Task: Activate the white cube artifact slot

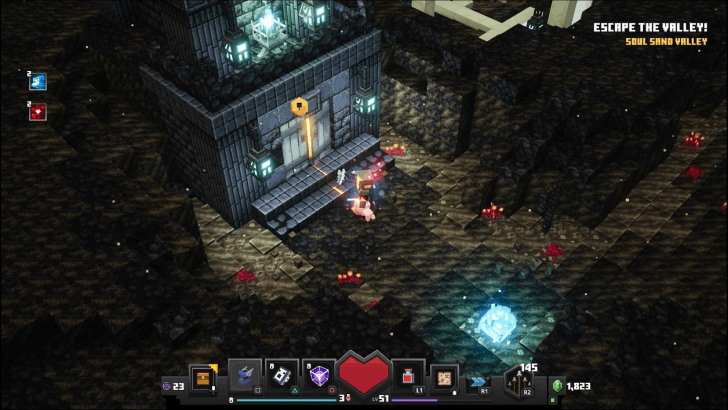Action: 283,375
